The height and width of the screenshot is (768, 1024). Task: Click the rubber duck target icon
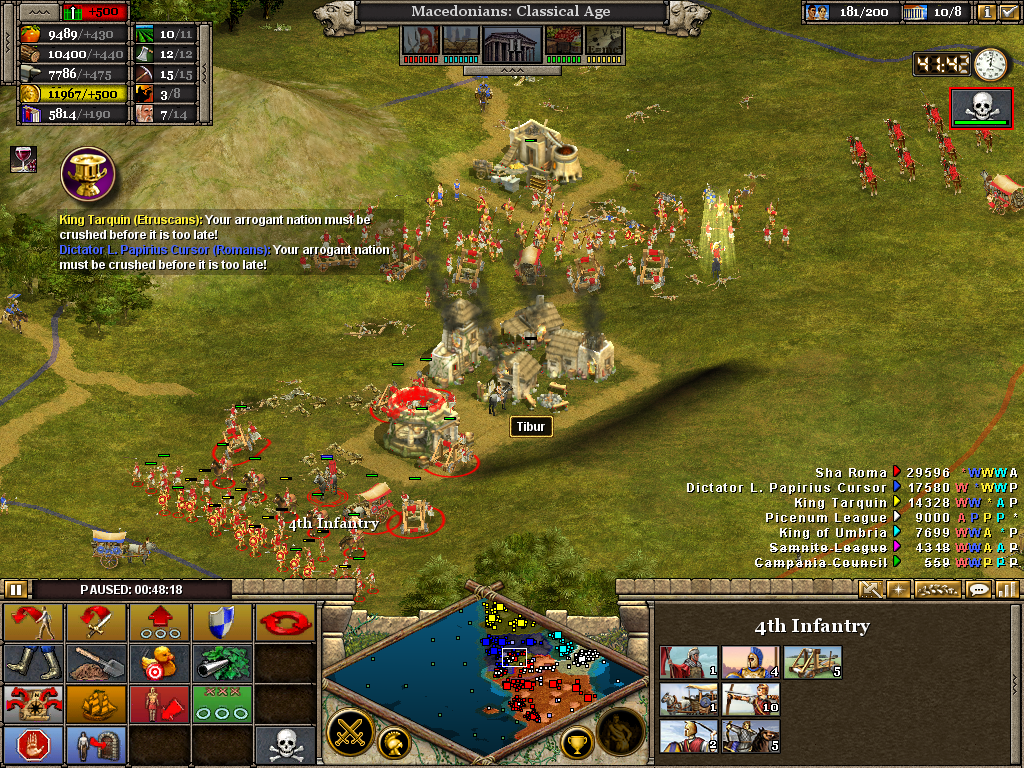click(158, 663)
